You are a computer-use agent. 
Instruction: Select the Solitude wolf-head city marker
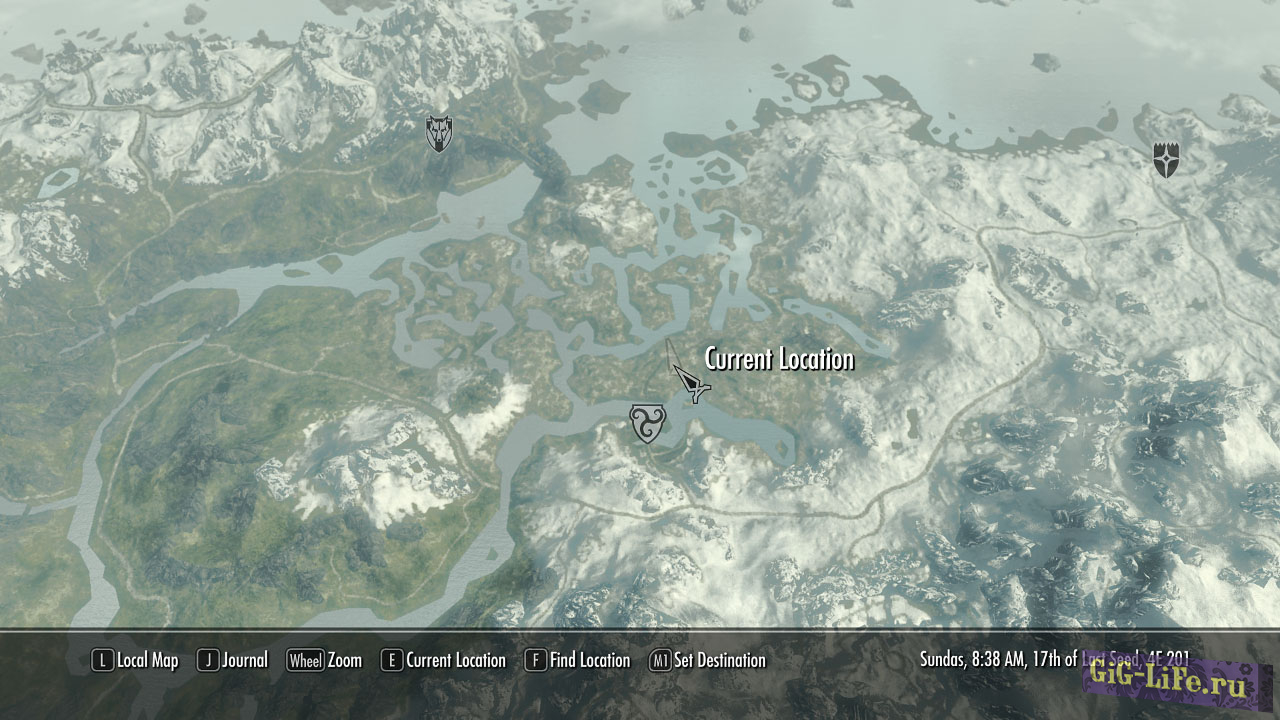click(x=438, y=134)
